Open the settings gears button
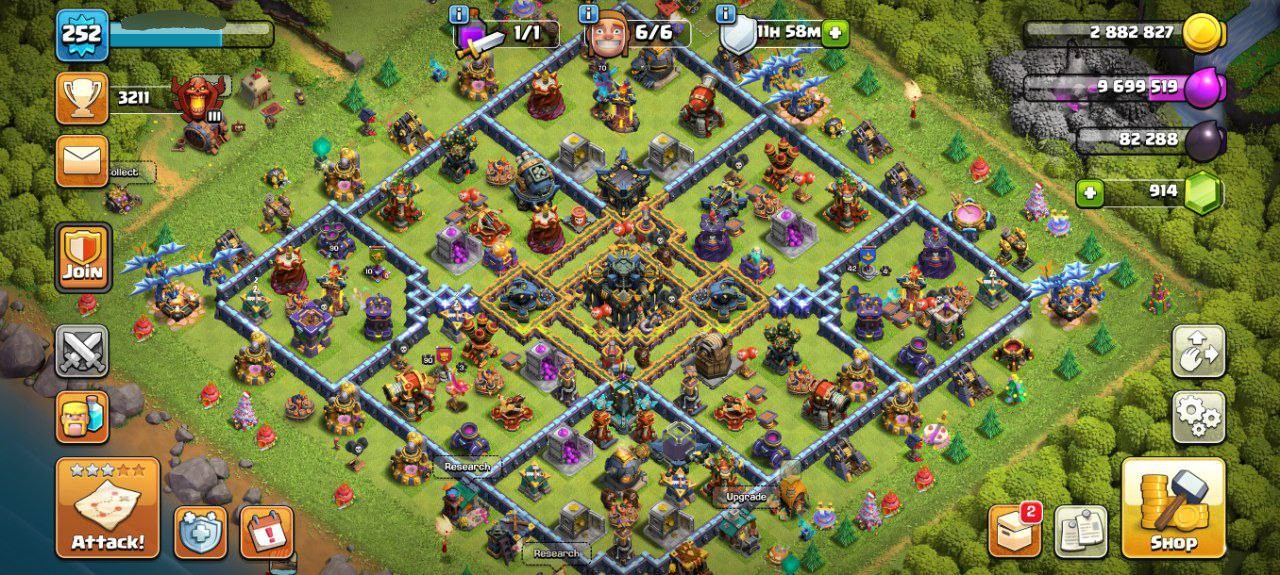Screen dimensions: 1280x575 pos(1199,417)
